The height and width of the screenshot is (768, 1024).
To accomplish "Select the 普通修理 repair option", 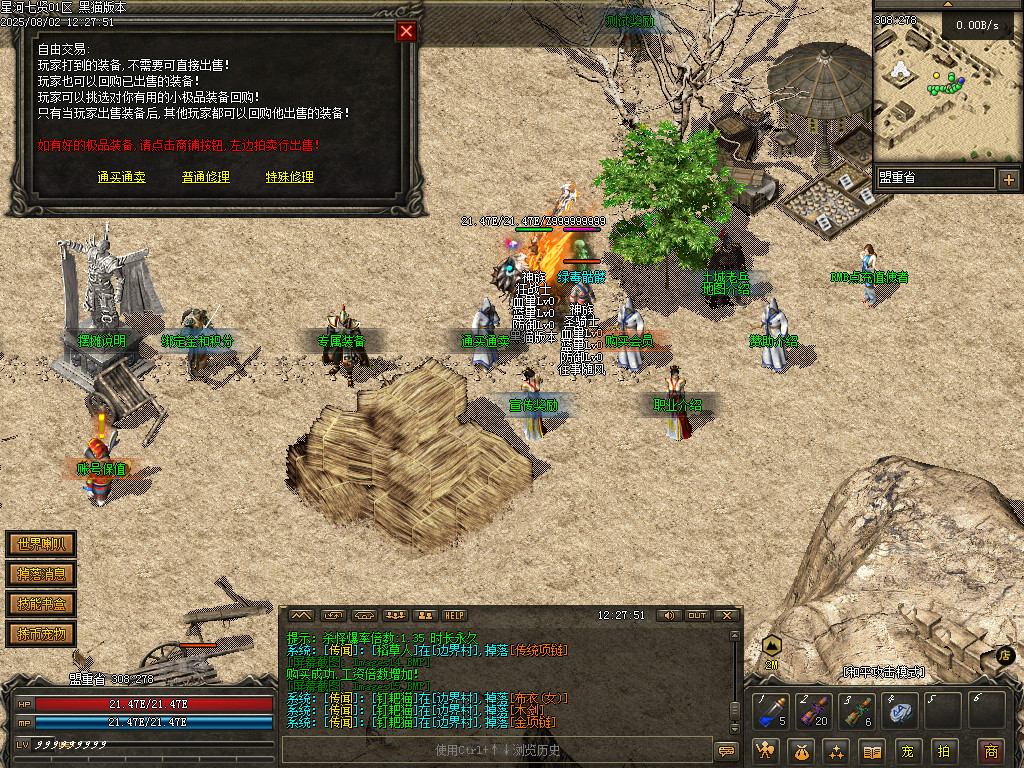I will coord(206,177).
